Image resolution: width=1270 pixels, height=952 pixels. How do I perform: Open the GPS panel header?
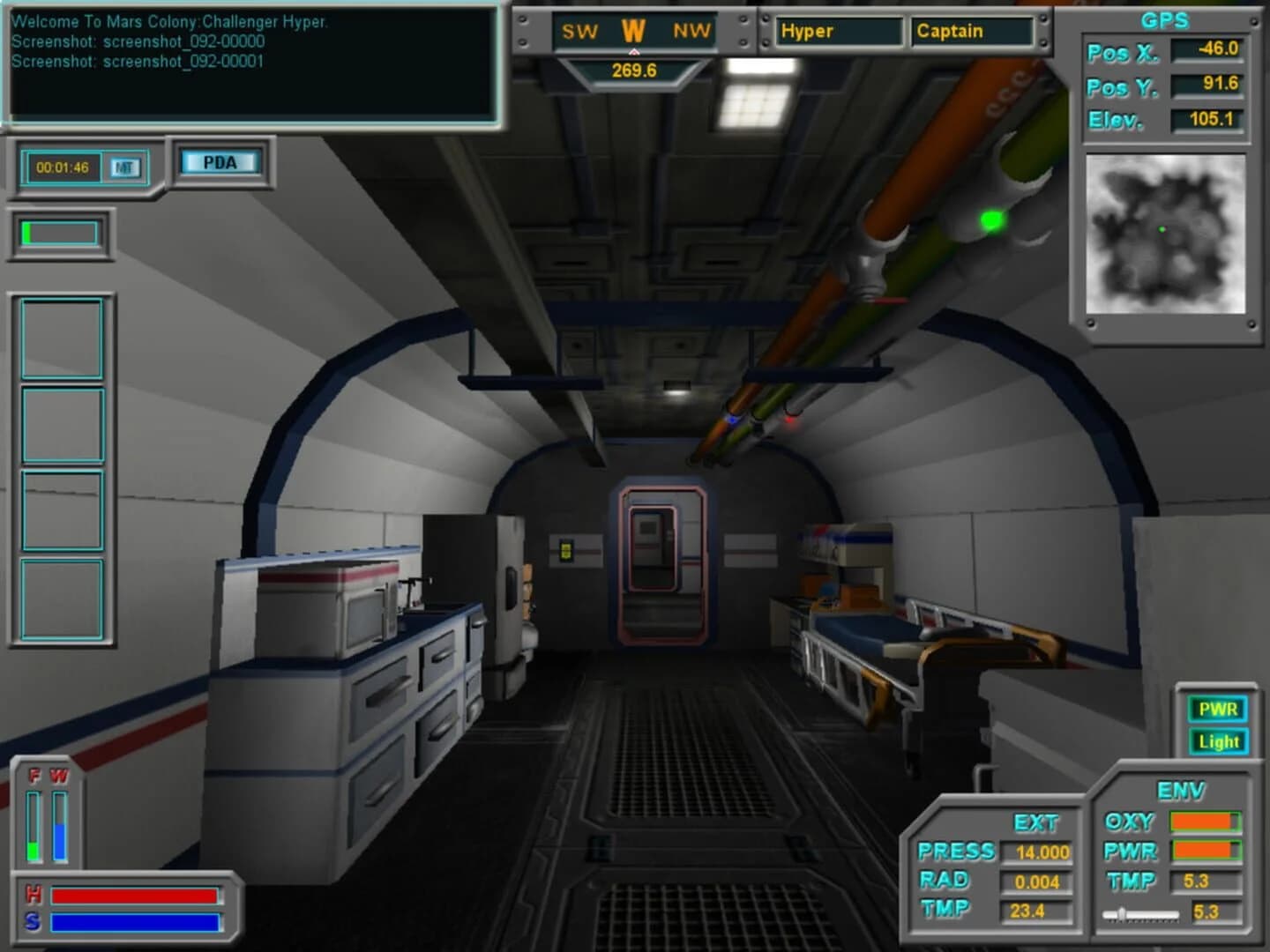tap(1166, 19)
